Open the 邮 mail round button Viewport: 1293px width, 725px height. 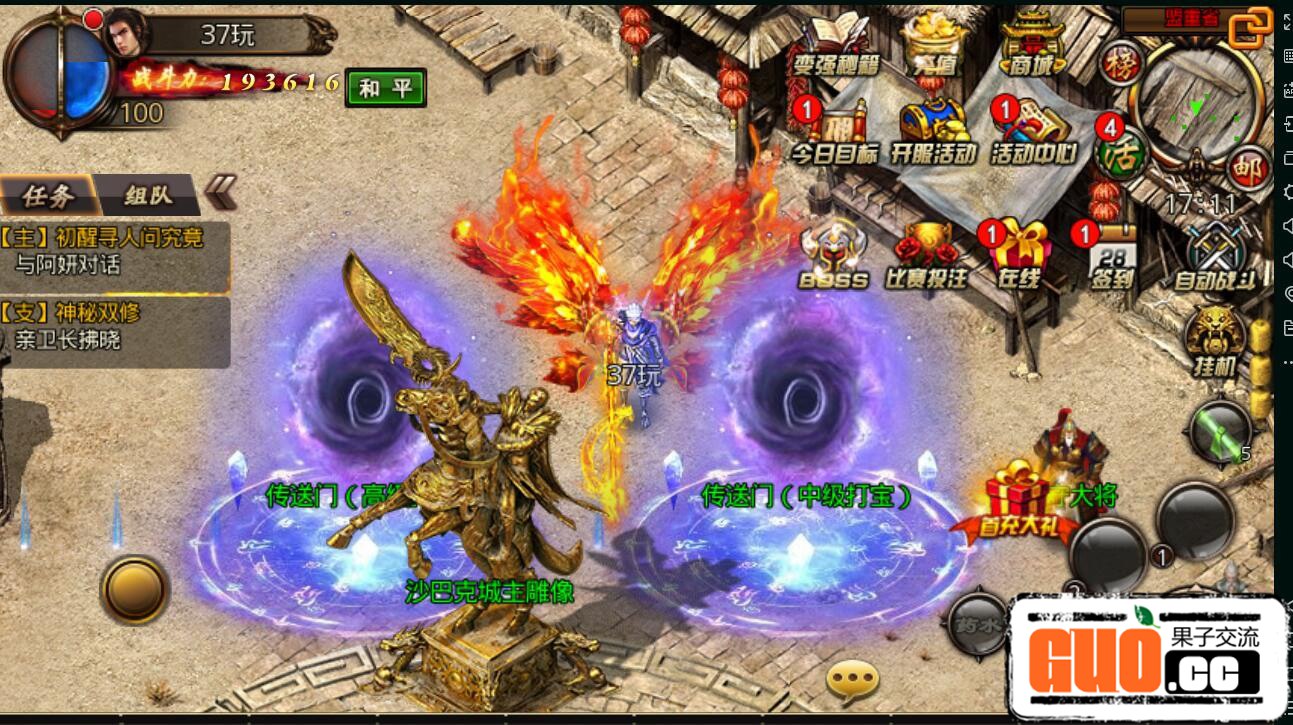click(1246, 165)
